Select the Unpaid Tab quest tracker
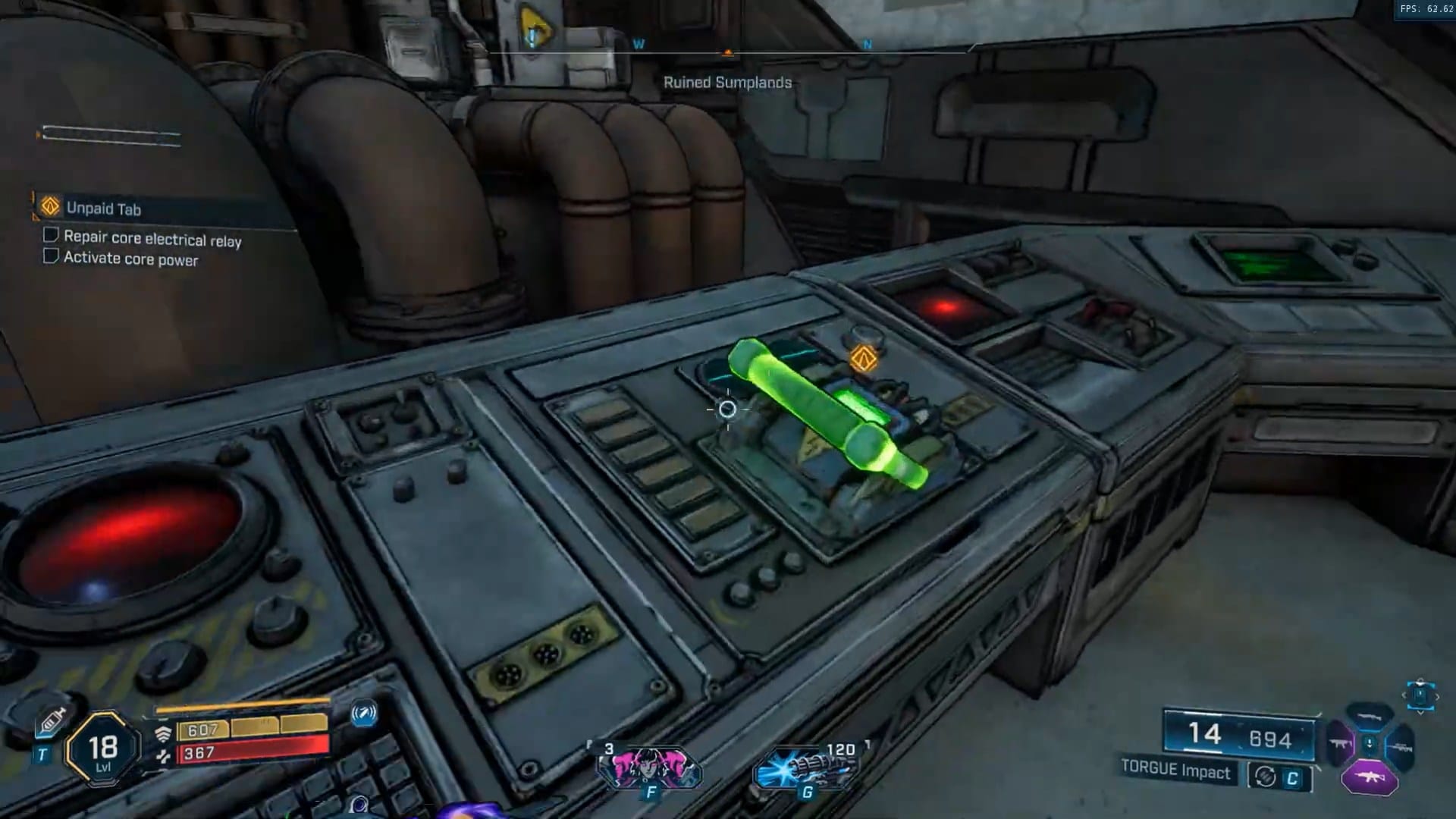This screenshot has width=1456, height=819. [x=103, y=209]
